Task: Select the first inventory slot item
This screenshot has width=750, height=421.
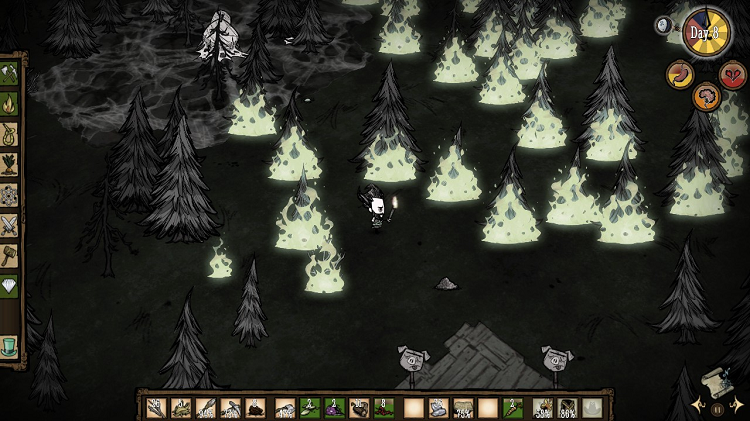Action: coord(155,407)
